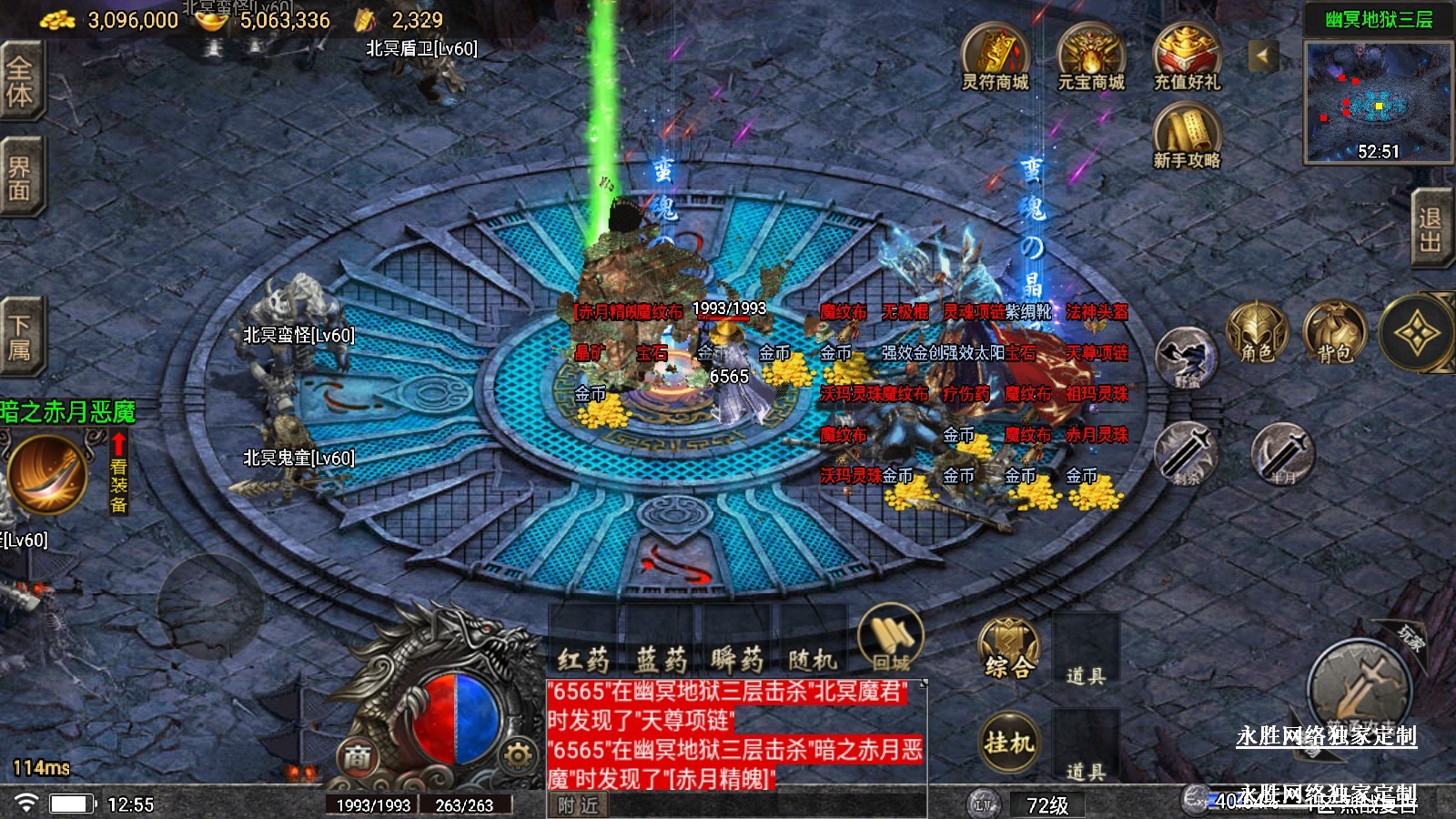Viewport: 1456px width, 819px height.
Task: Switch chat to the 附近 nearby channel
Action: point(579,805)
